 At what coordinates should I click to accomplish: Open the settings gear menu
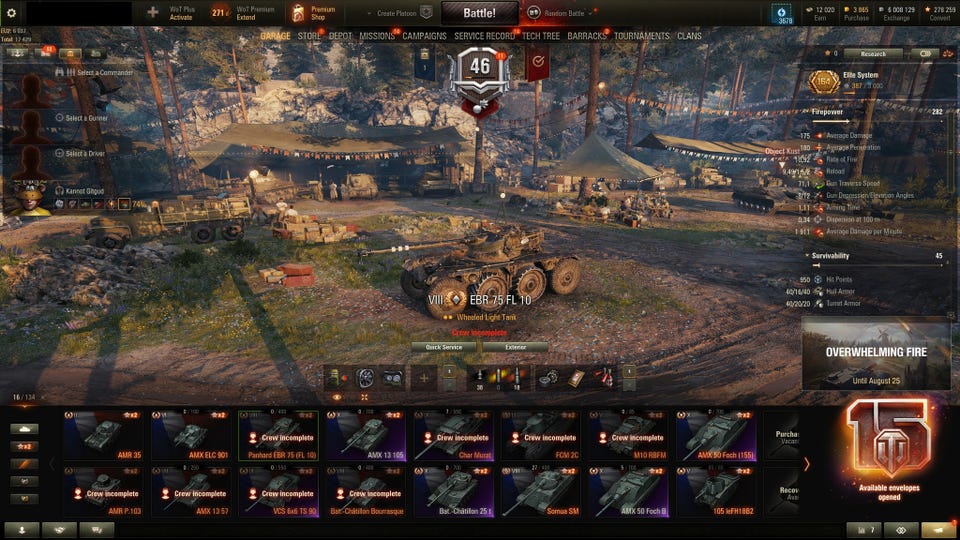pyautogui.click(x=11, y=13)
